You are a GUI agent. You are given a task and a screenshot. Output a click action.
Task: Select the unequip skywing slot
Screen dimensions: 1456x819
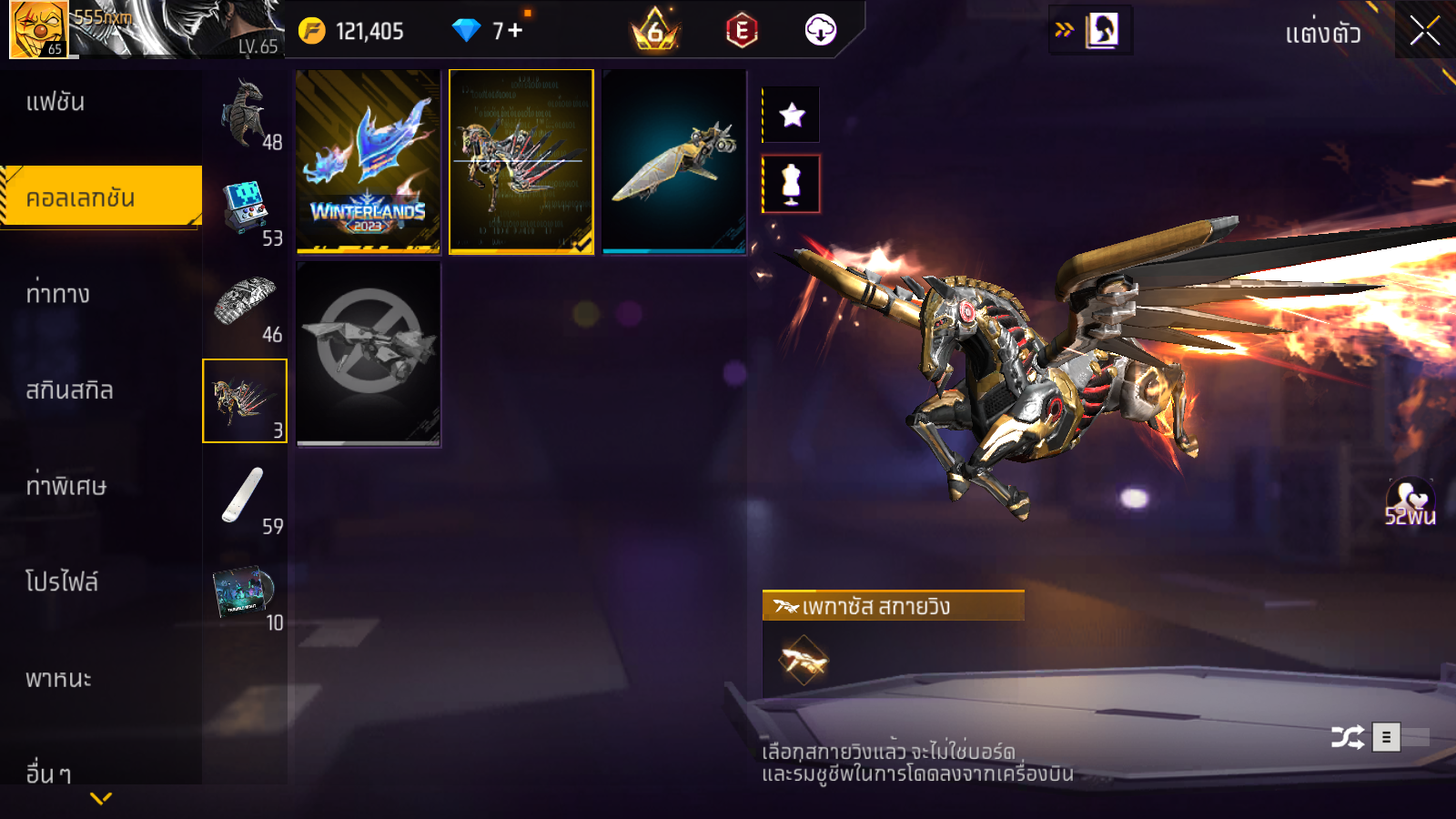[x=369, y=354]
